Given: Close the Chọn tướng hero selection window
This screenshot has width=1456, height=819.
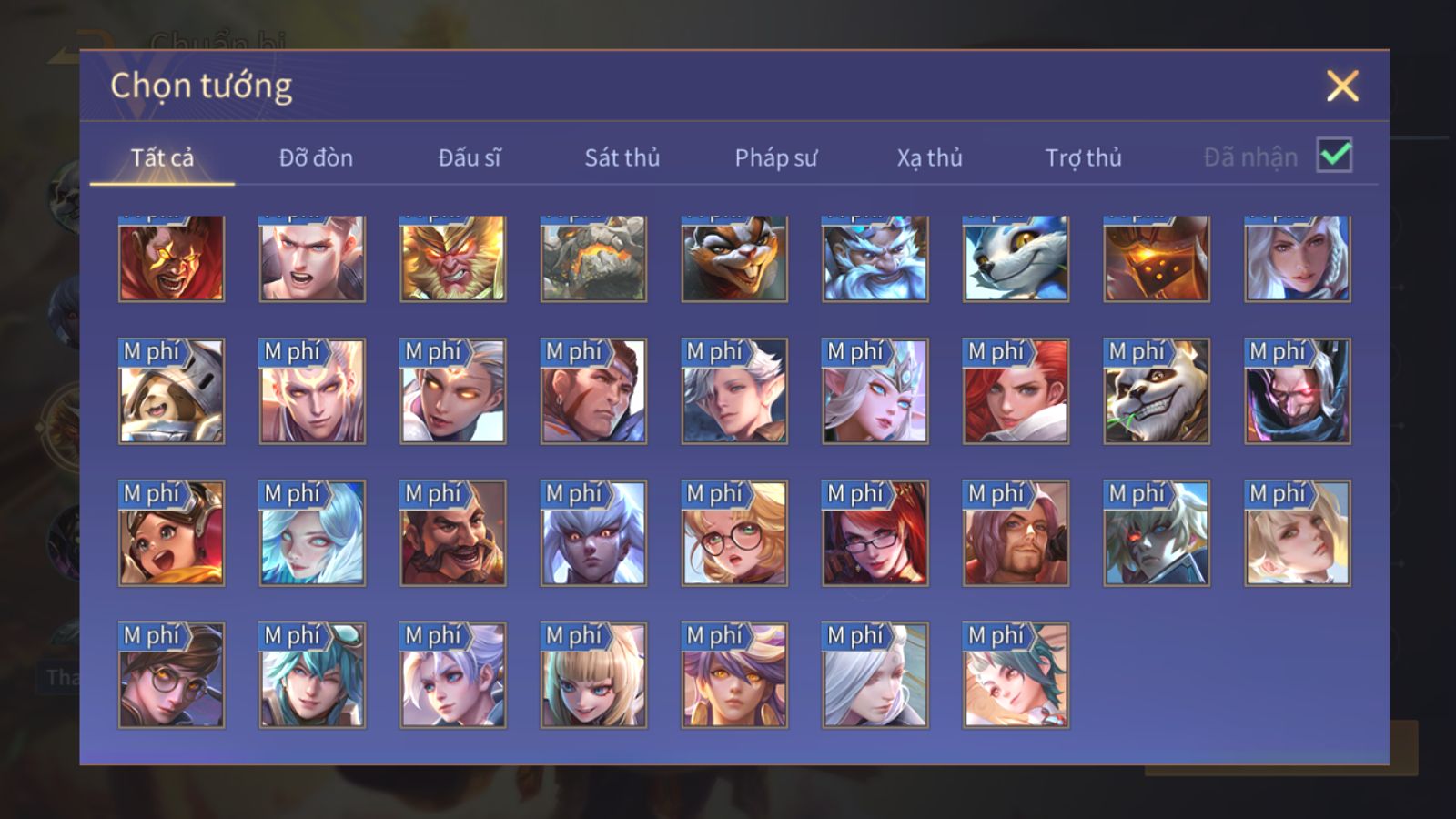Looking at the screenshot, I should (x=1342, y=86).
